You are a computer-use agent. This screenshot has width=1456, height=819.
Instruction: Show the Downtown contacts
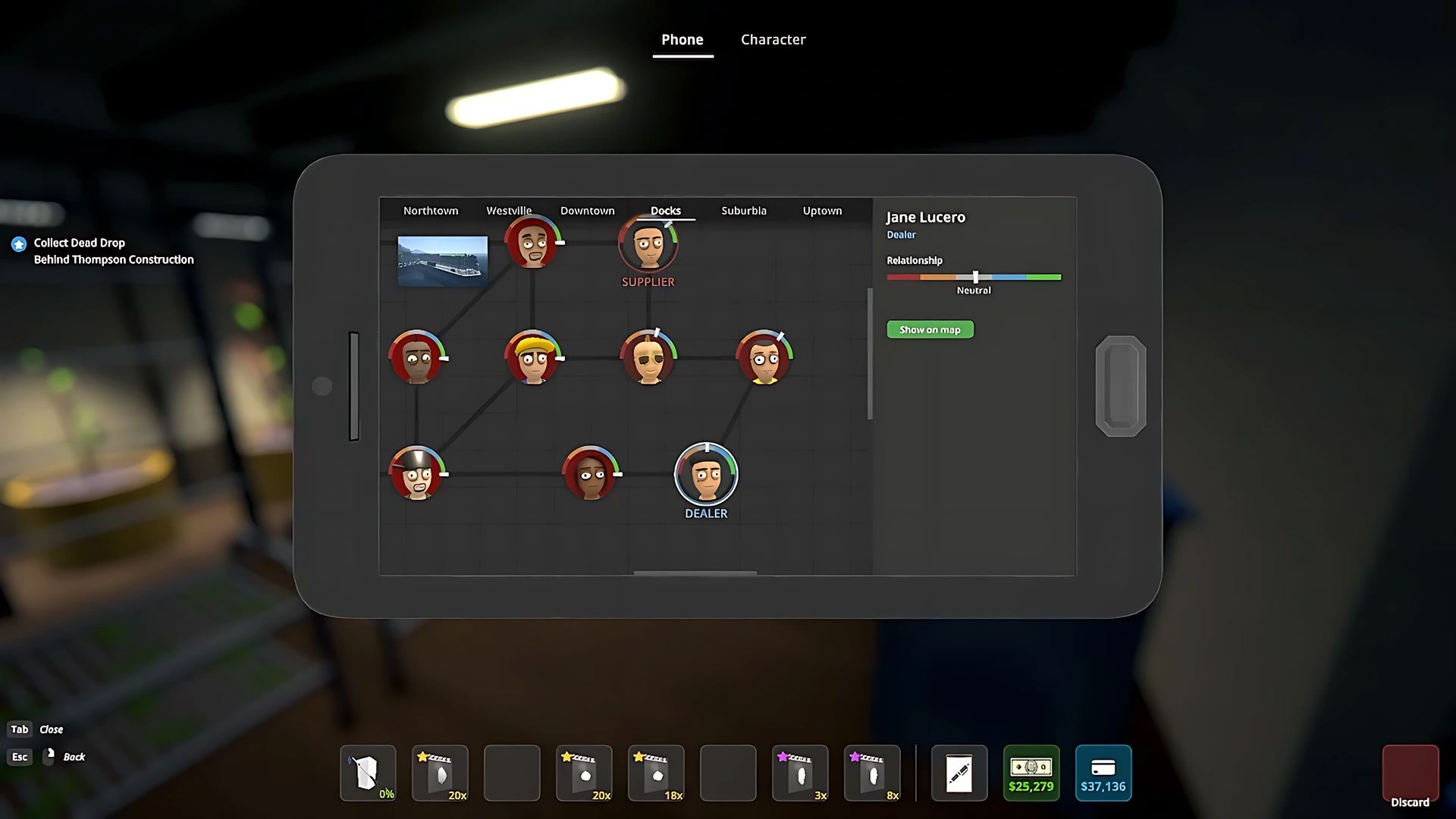coord(587,211)
